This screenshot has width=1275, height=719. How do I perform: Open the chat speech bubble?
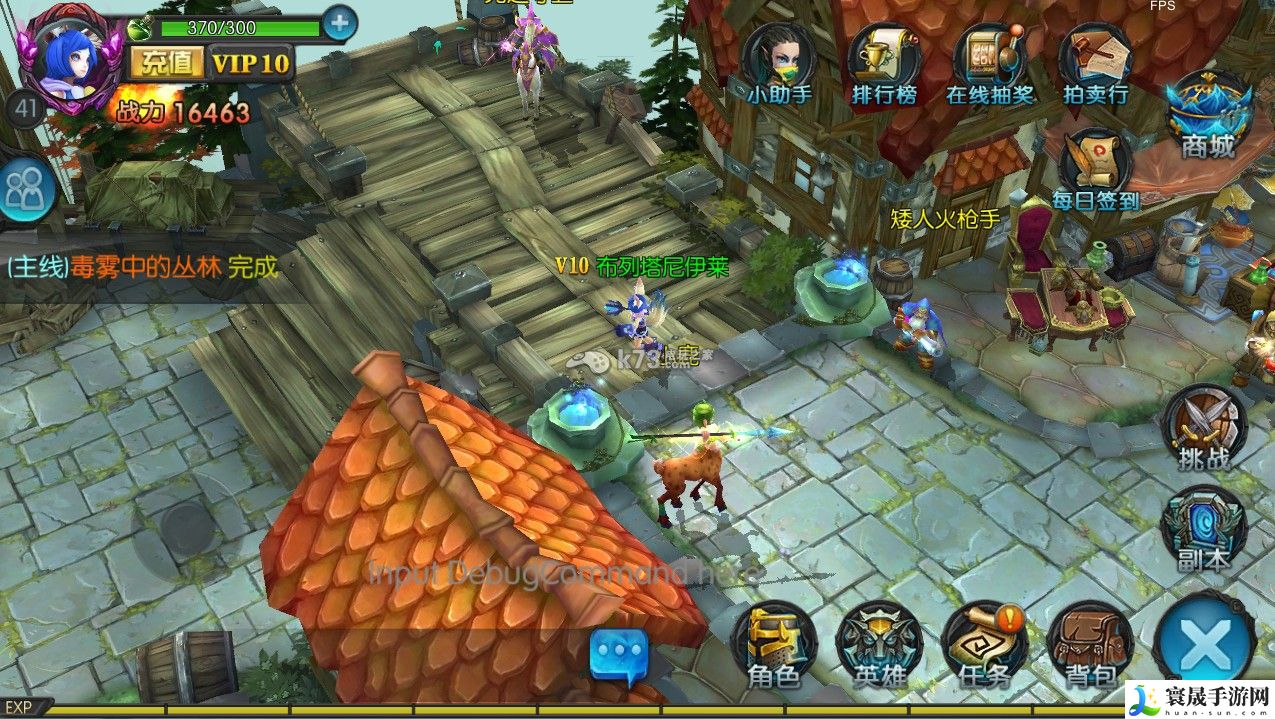(619, 654)
